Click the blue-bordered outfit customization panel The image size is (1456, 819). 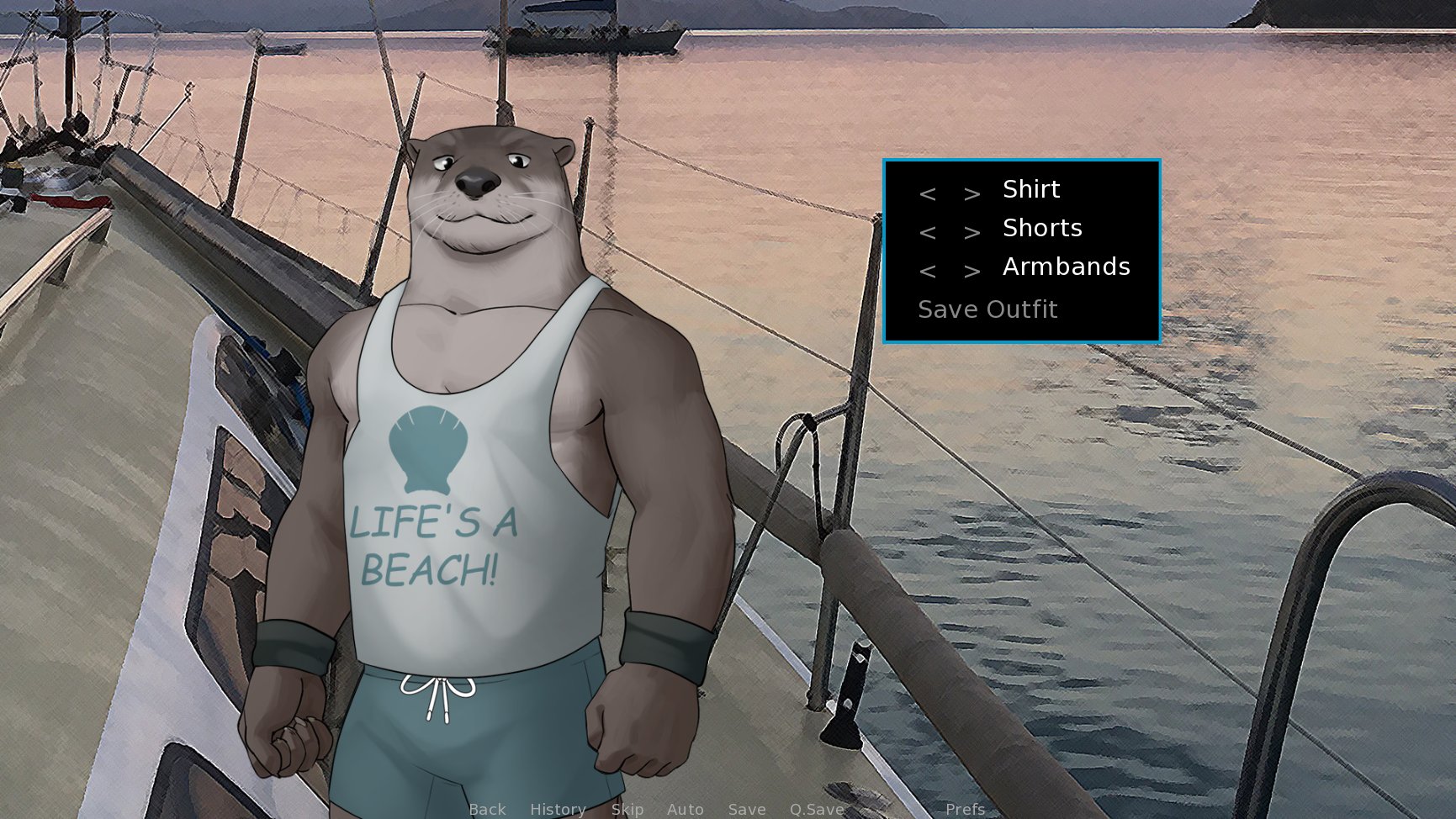(1021, 250)
